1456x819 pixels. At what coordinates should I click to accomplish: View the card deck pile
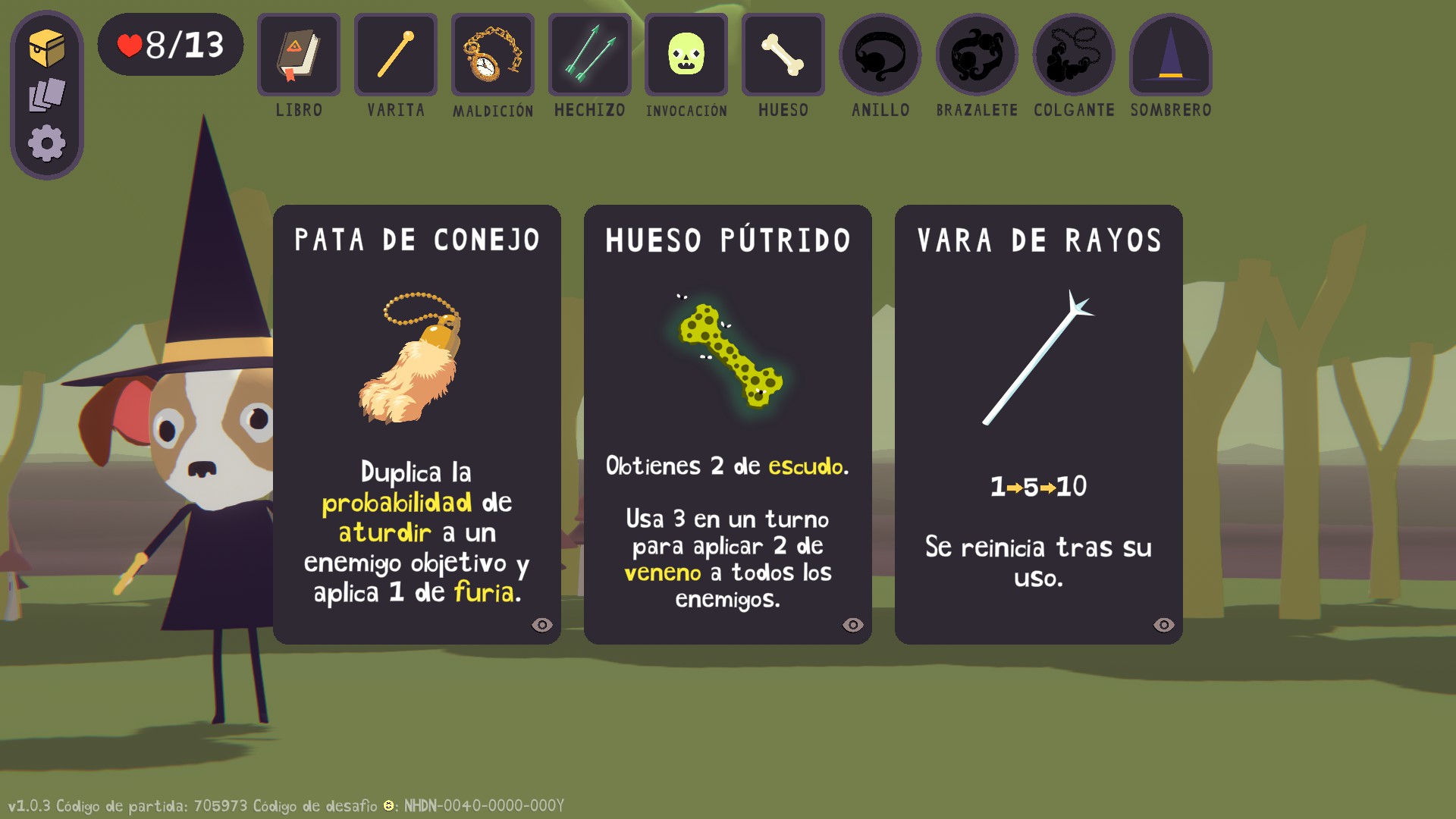[x=47, y=96]
